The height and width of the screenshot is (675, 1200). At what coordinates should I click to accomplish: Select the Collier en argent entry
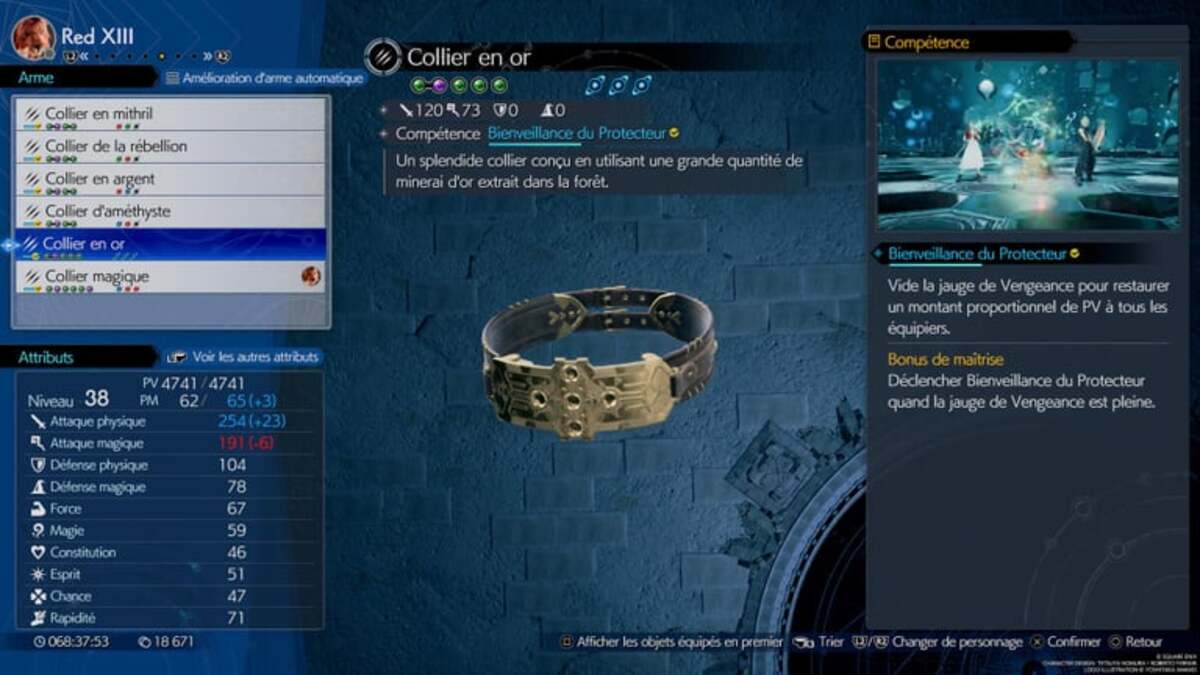coord(170,180)
